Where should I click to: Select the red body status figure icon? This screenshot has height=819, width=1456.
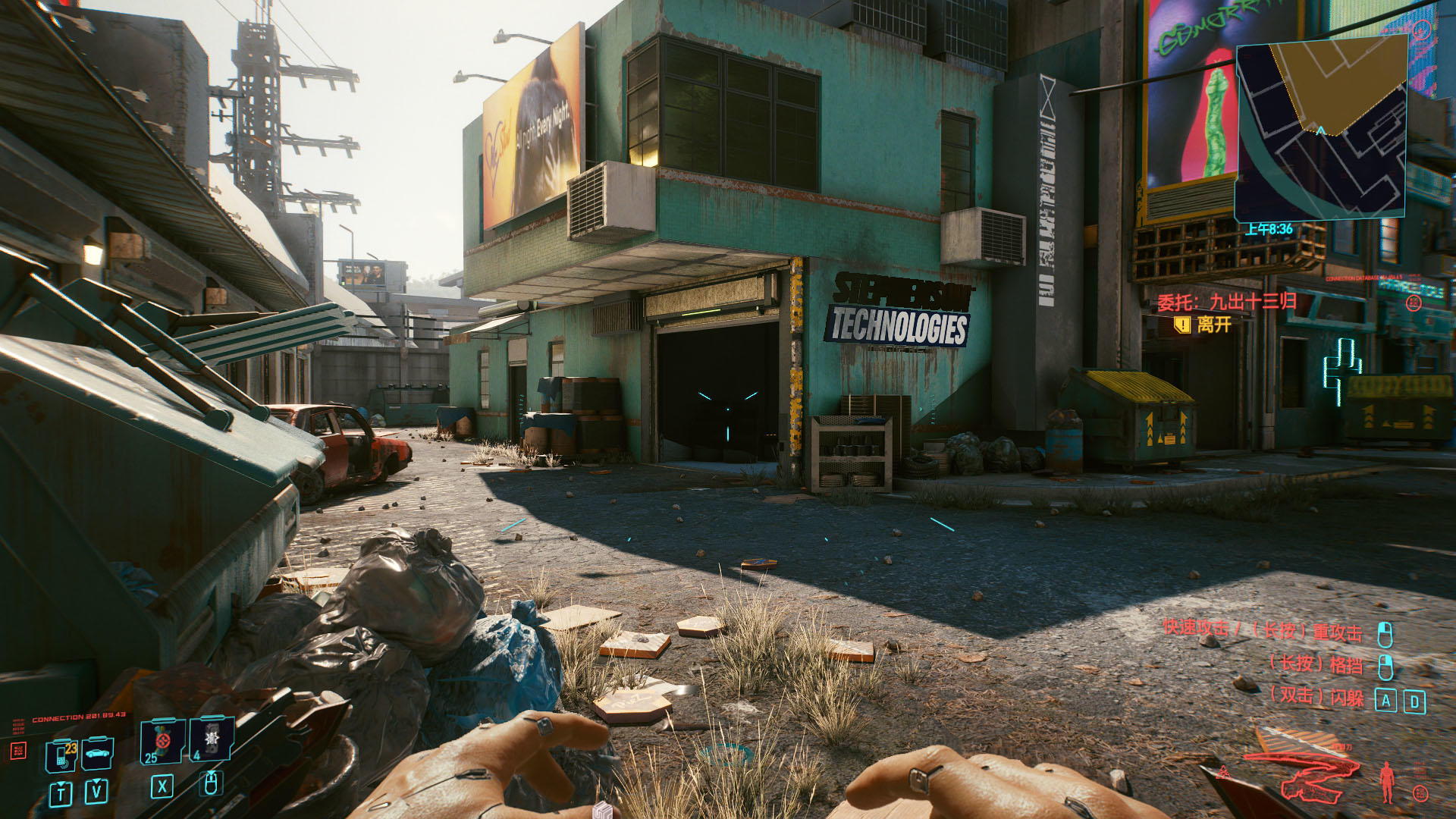click(x=1387, y=782)
